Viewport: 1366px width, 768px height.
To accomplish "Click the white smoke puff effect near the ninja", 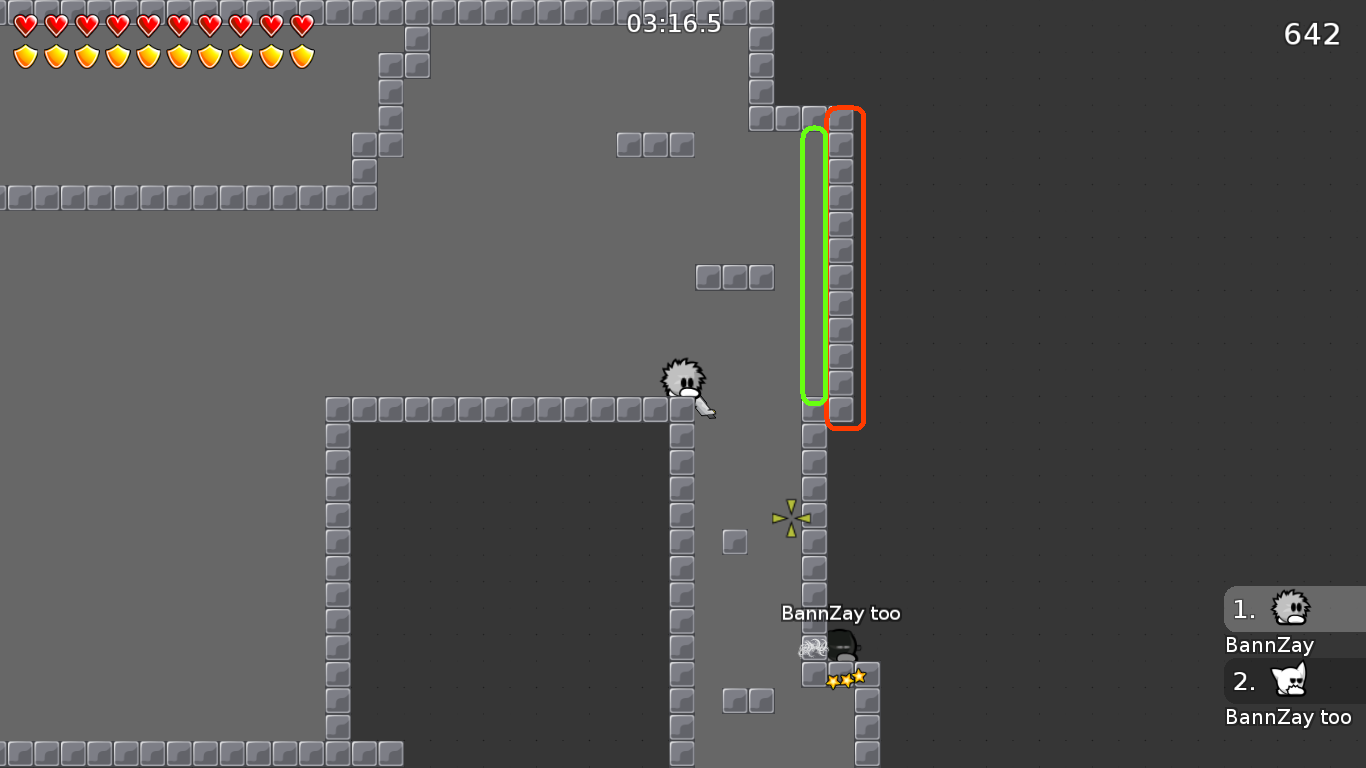I will (x=815, y=647).
